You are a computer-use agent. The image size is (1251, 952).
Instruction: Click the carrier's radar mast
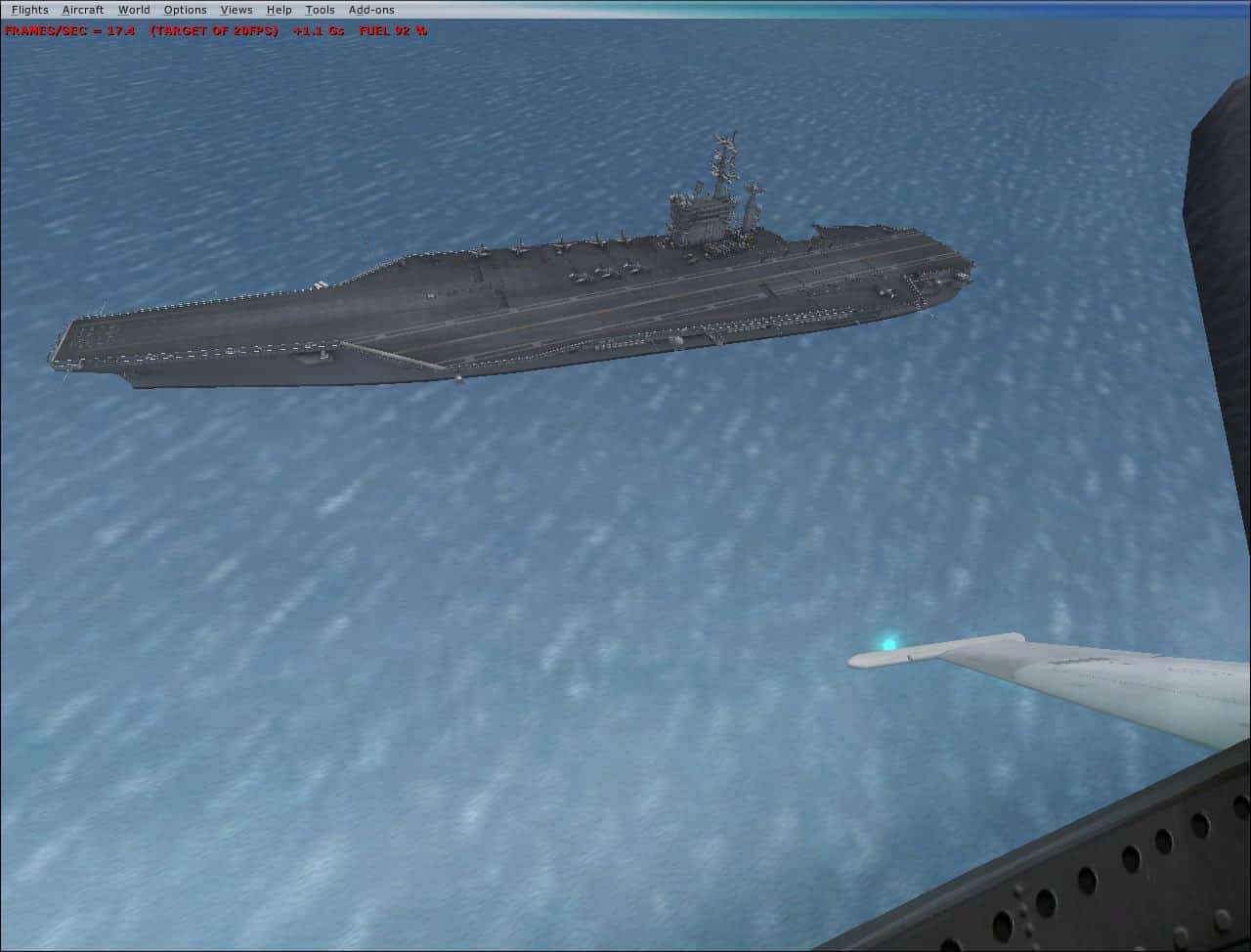(723, 156)
